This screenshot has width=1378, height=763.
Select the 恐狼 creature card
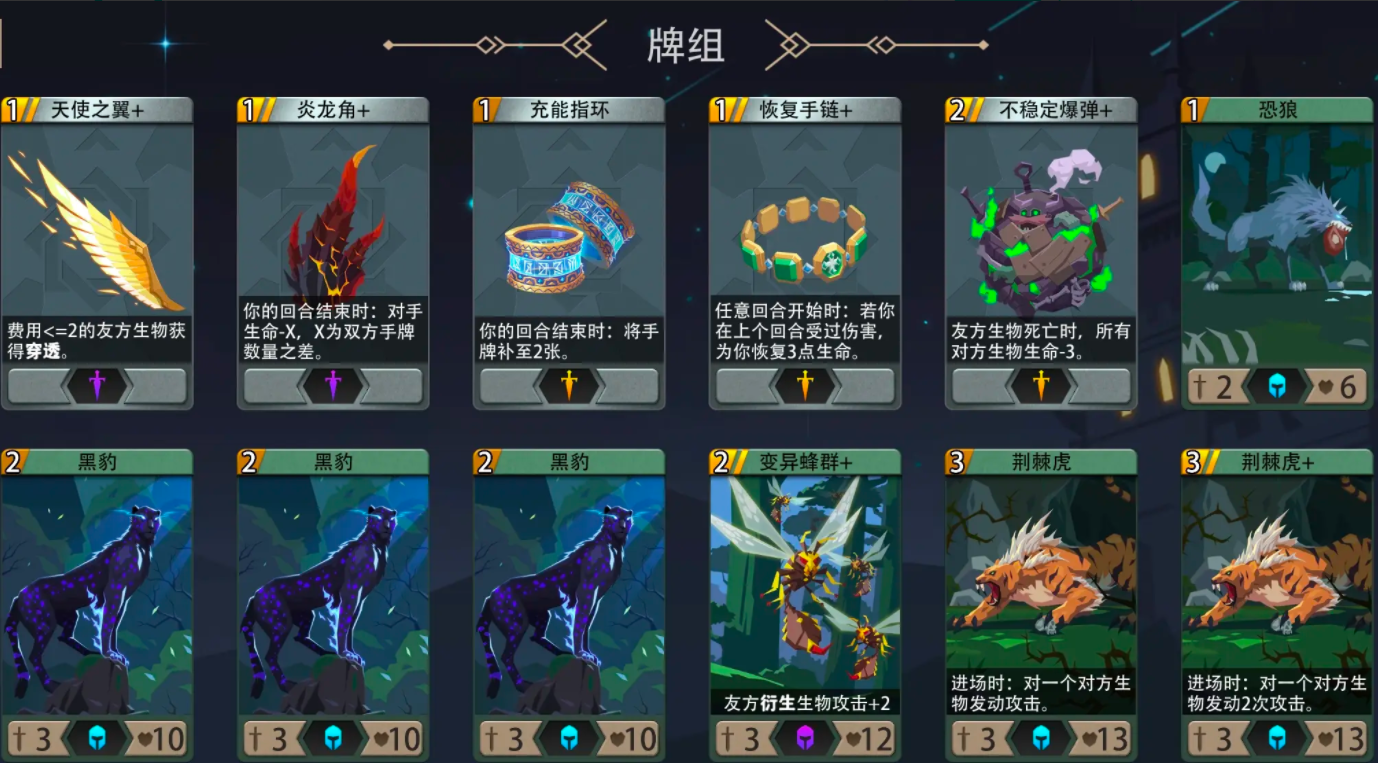coord(1276,250)
